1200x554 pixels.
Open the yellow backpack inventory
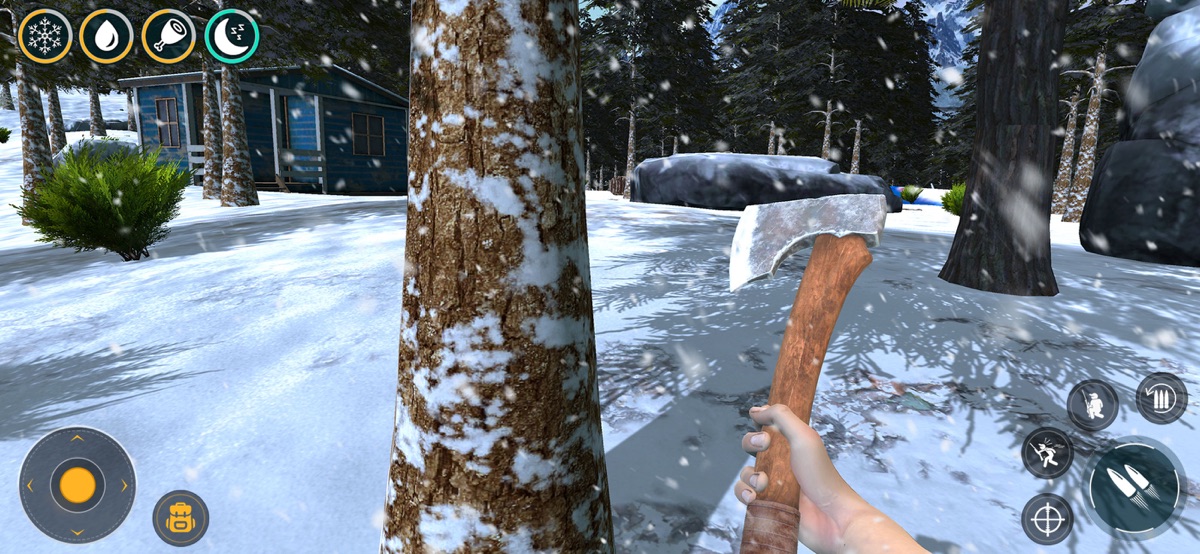(x=181, y=518)
